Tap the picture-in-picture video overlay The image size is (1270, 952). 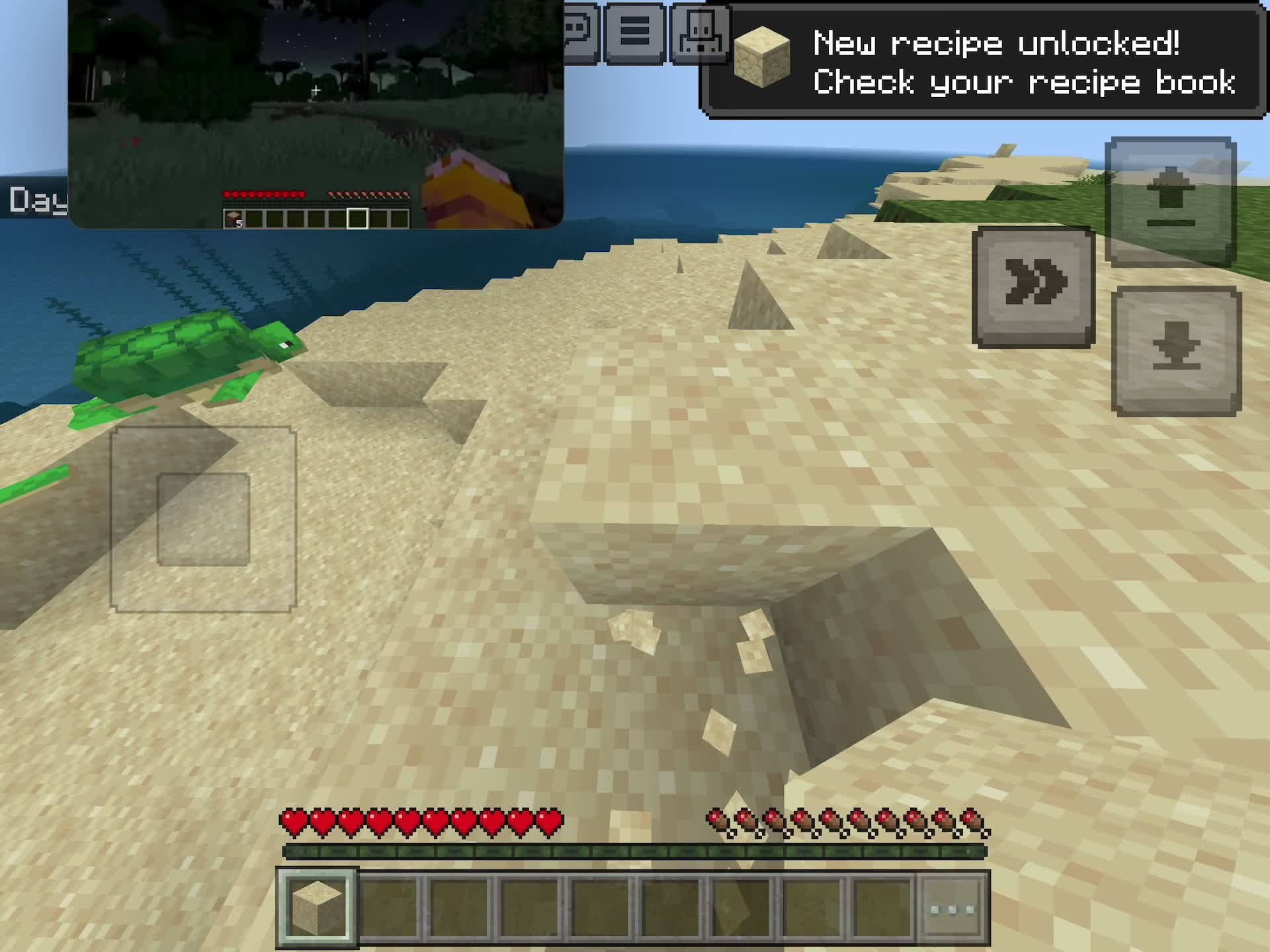click(316, 114)
